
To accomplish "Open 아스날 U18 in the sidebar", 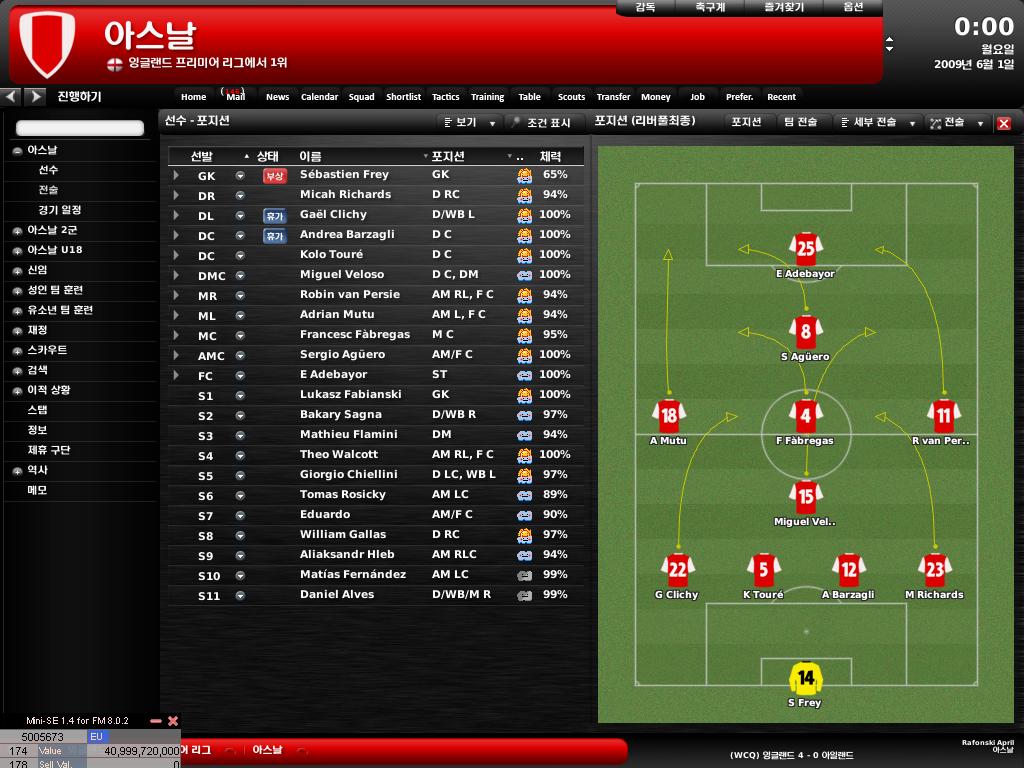I will 54,250.
